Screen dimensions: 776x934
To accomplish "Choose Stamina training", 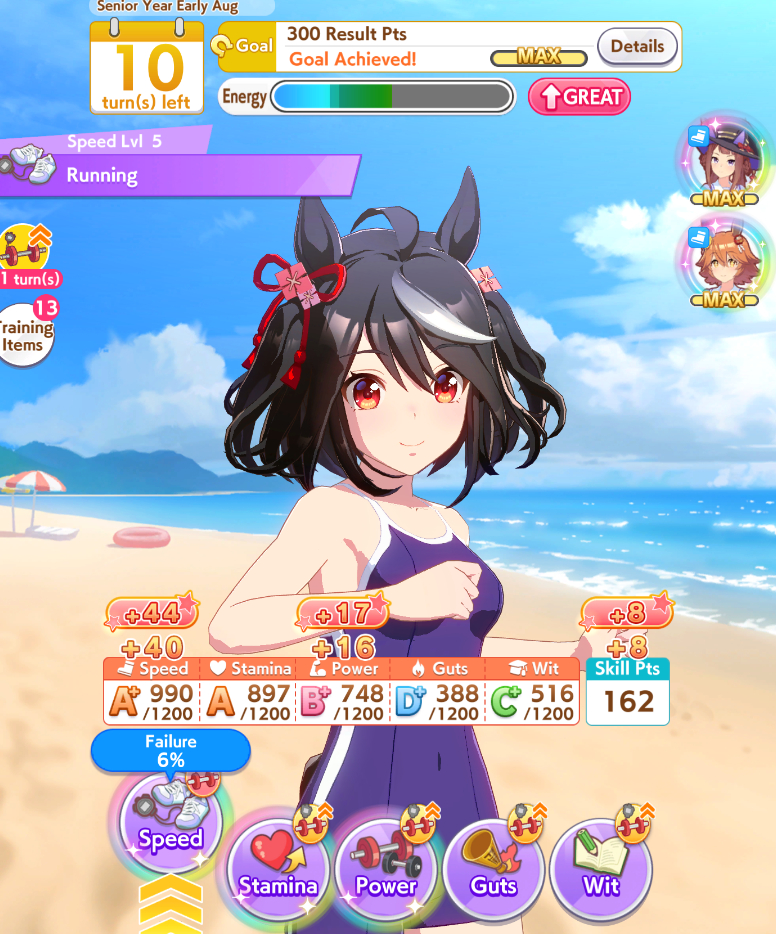I will 278,869.
